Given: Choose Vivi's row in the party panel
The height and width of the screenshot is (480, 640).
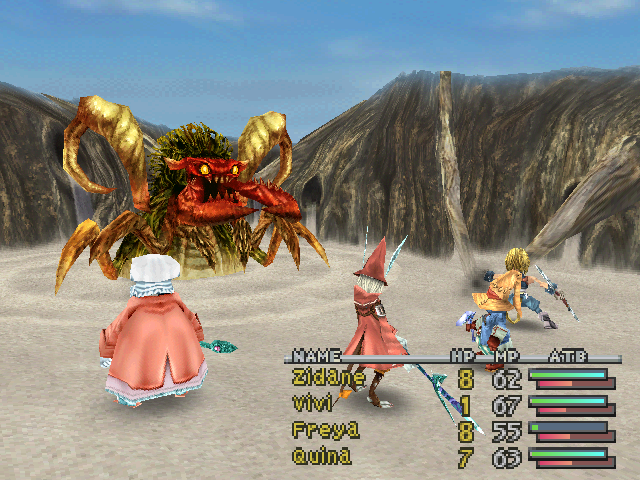Looking at the screenshot, I should pos(312,404).
